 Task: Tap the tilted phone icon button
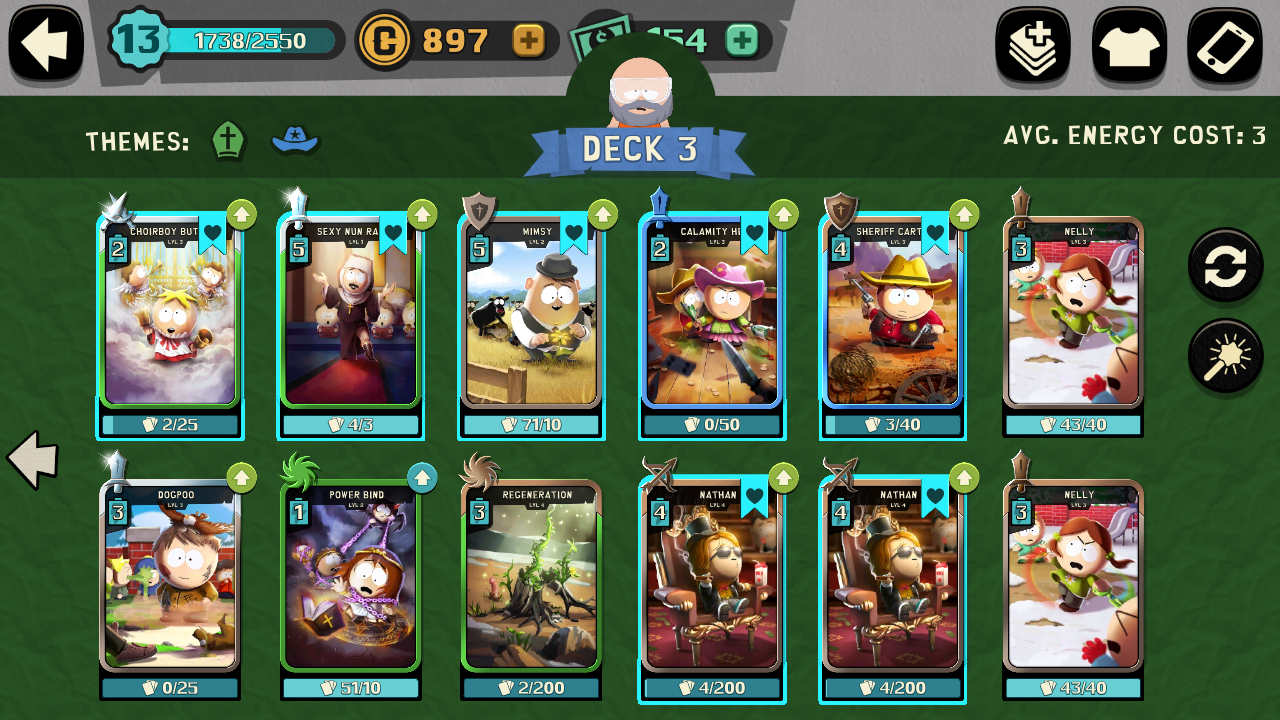point(1225,45)
